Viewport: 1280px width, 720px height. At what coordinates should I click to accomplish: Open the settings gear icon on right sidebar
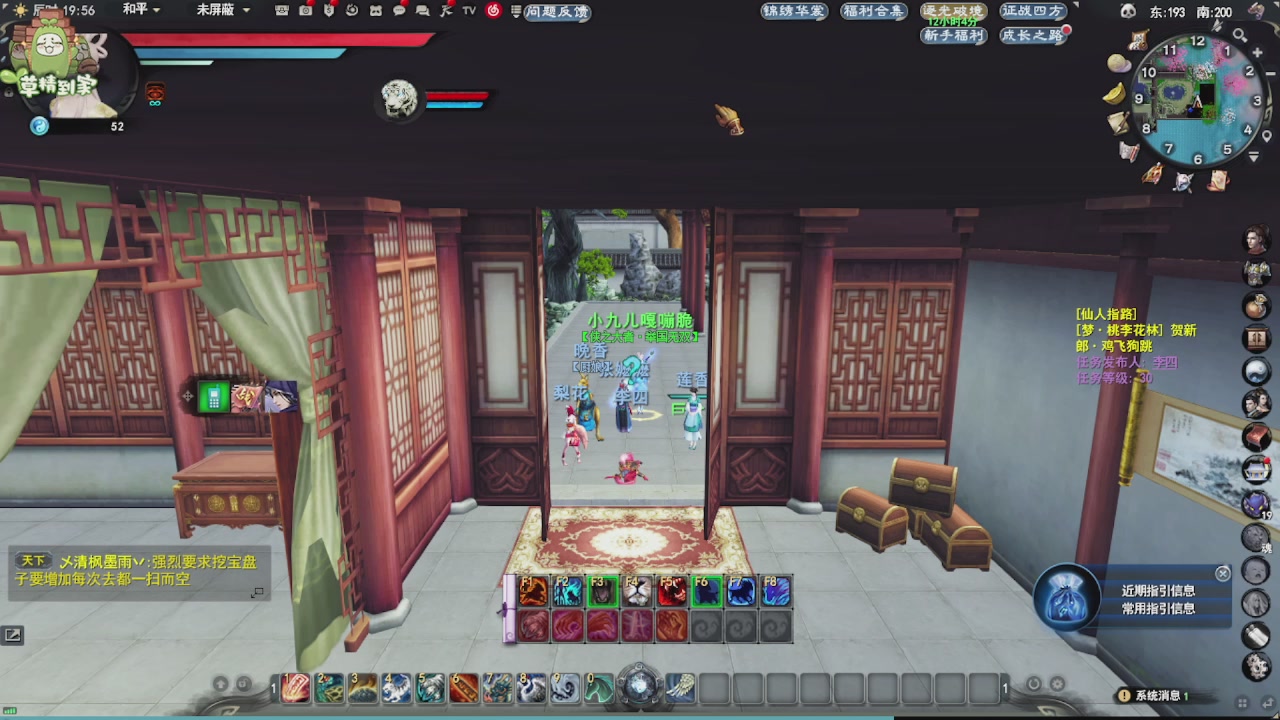coord(1257,667)
